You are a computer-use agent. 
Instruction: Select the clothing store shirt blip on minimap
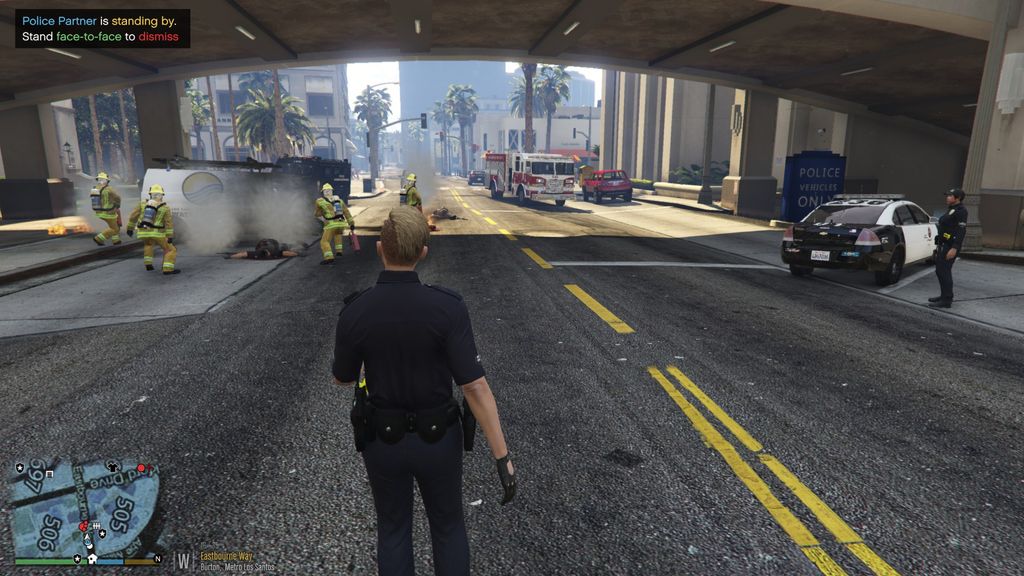point(112,466)
